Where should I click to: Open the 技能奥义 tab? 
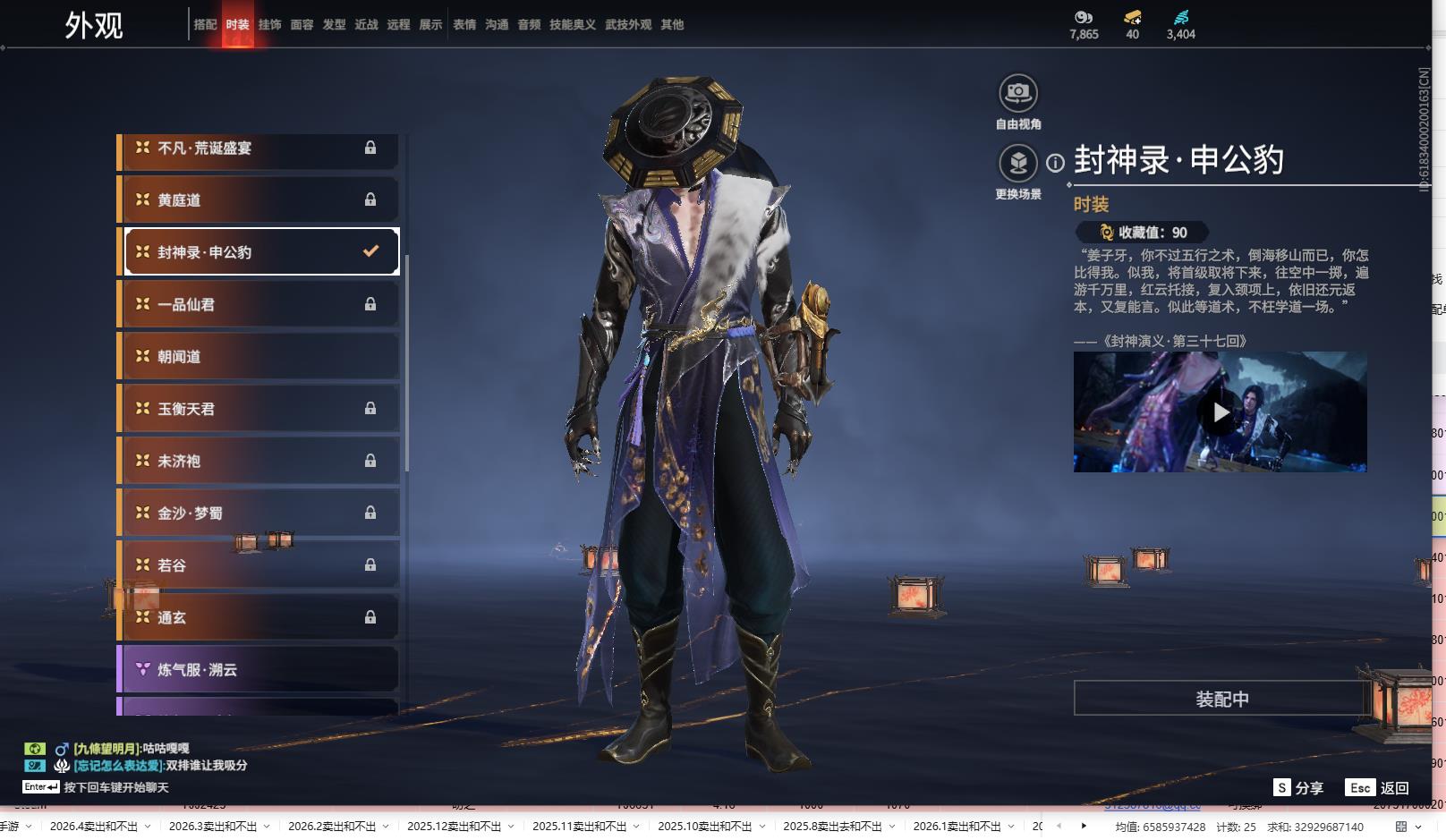[572, 25]
